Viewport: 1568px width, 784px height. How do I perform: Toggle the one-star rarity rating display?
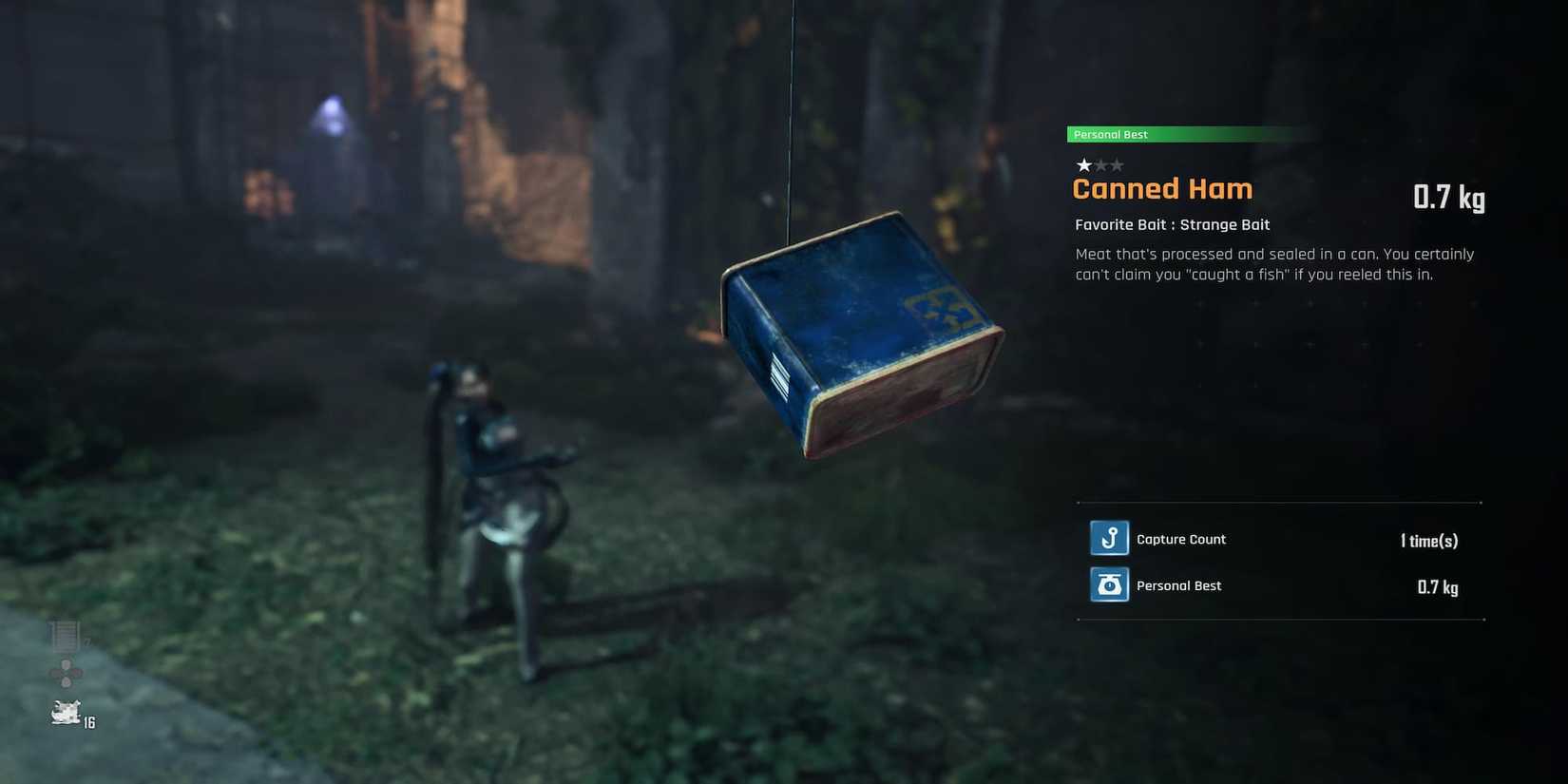point(1100,164)
